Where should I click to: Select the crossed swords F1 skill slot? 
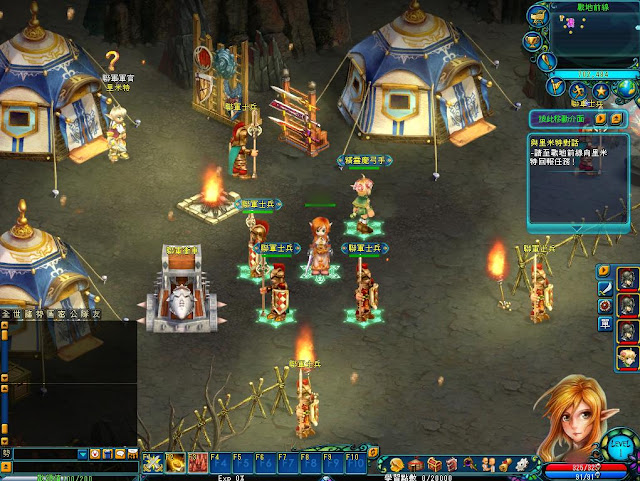click(151, 463)
